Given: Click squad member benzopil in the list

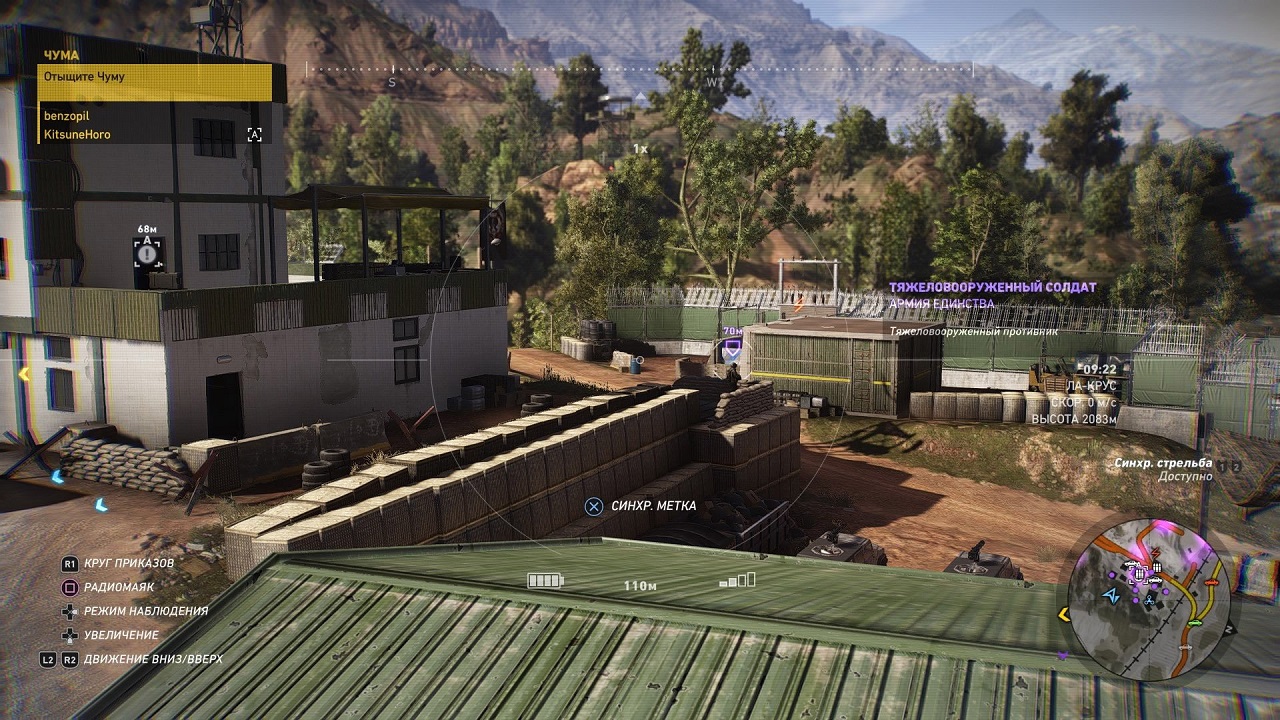Looking at the screenshot, I should point(67,116).
